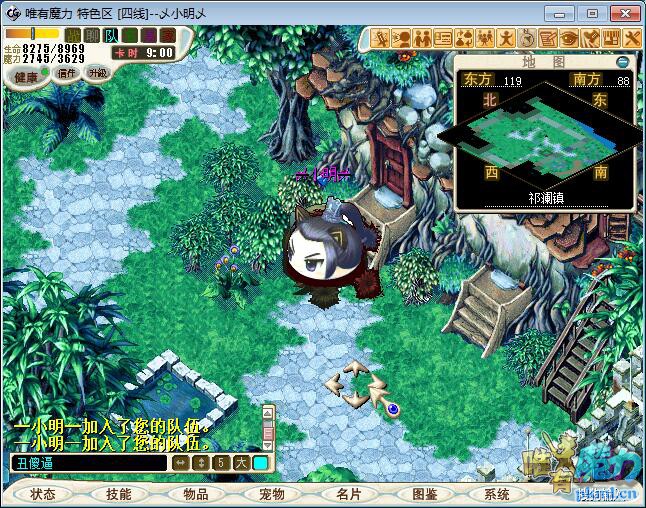Open the 状态 (Status) menu

[x=43, y=494]
